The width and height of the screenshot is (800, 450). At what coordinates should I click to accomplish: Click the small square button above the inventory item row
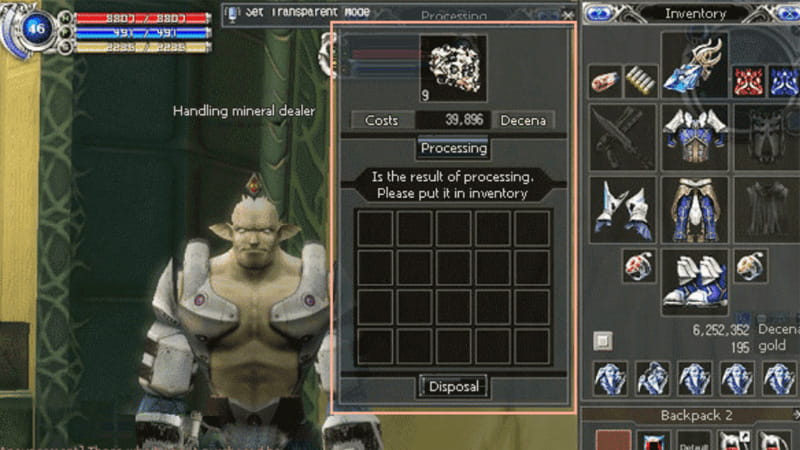(602, 341)
